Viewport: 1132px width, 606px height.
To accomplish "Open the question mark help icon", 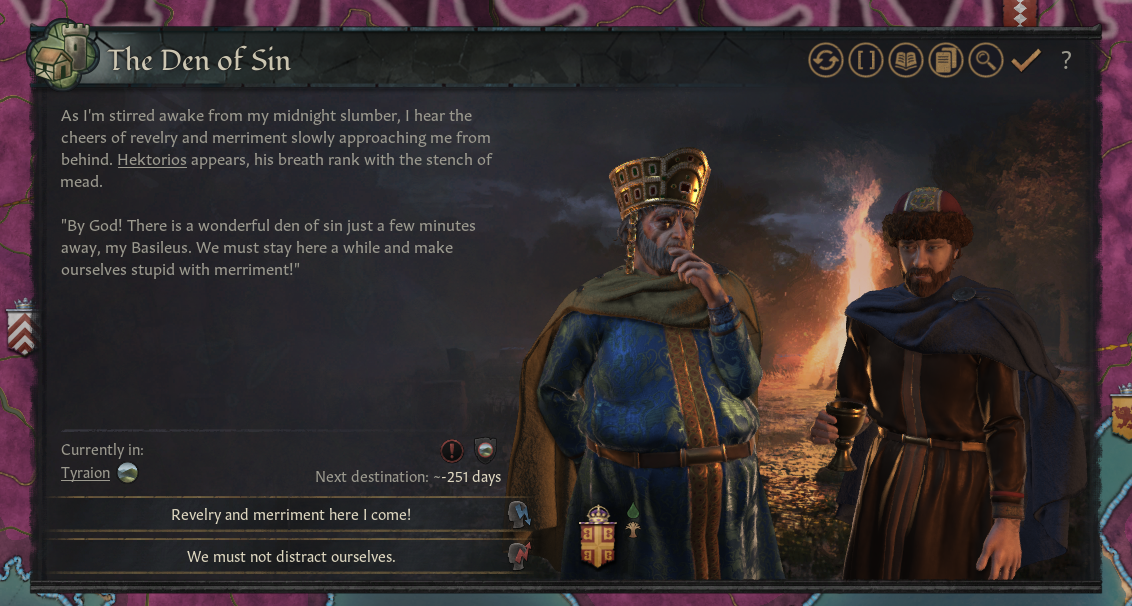I will point(1066,61).
